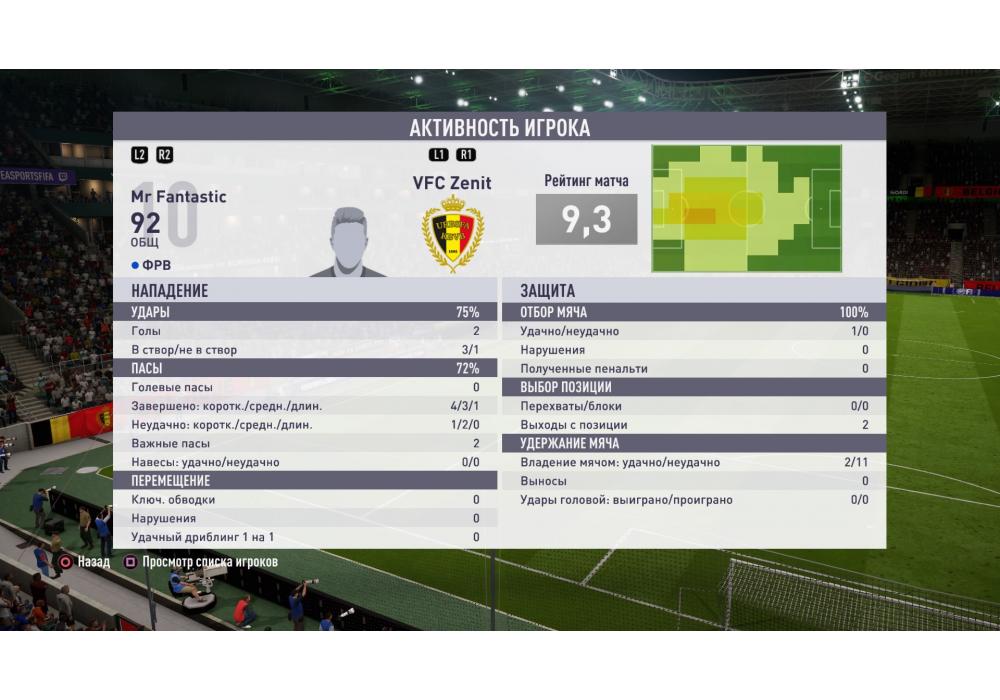Choose the Перемещение section header
This screenshot has width=1000, height=700.
point(305,481)
